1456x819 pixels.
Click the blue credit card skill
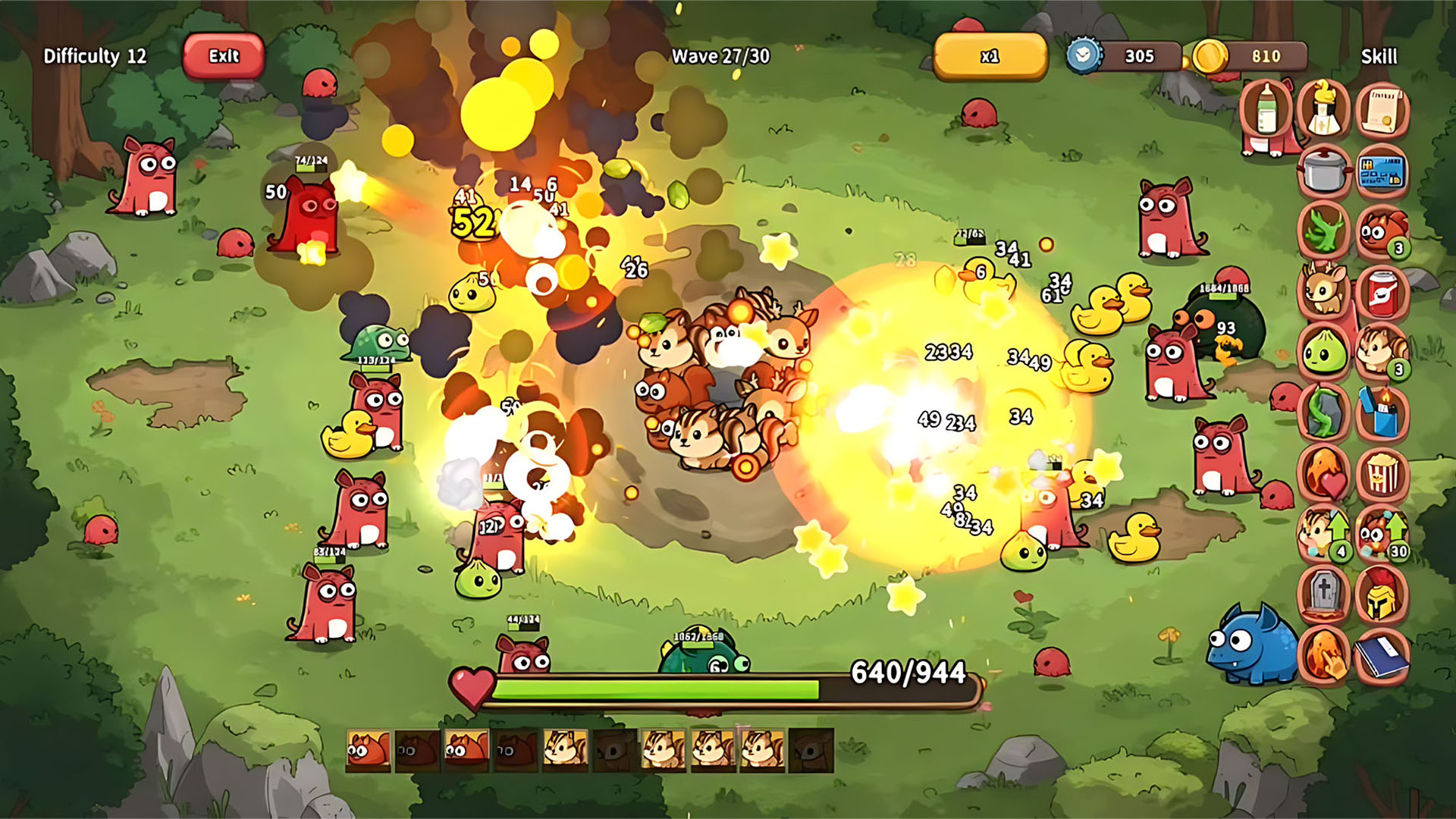coord(1382,171)
